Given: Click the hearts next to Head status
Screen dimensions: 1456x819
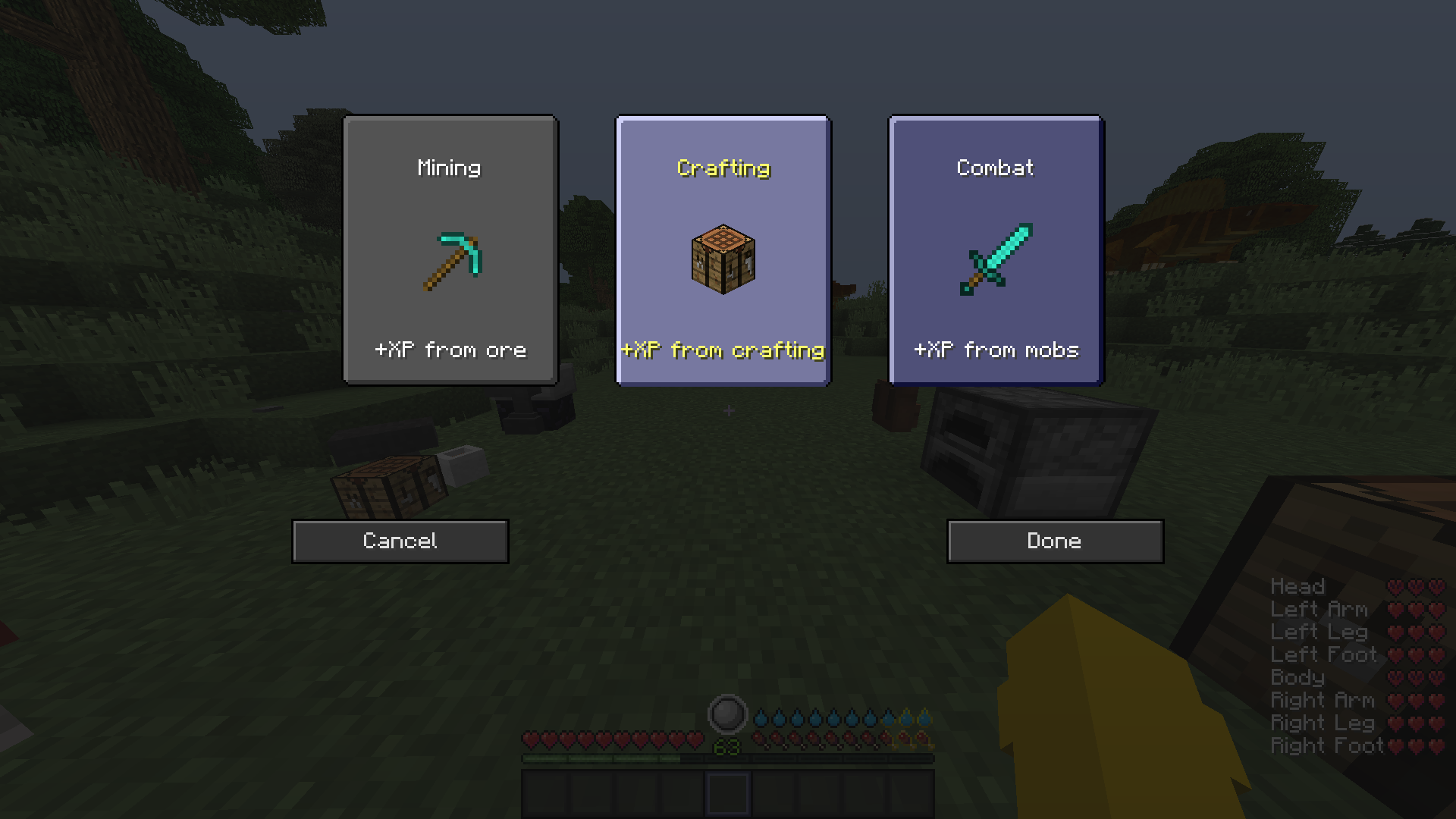Looking at the screenshot, I should [1417, 586].
